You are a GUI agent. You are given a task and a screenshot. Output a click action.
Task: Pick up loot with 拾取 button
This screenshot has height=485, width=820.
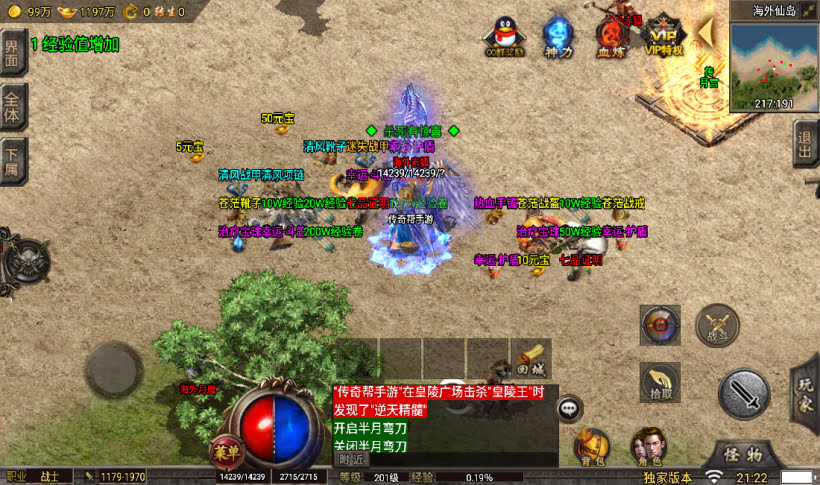660,382
